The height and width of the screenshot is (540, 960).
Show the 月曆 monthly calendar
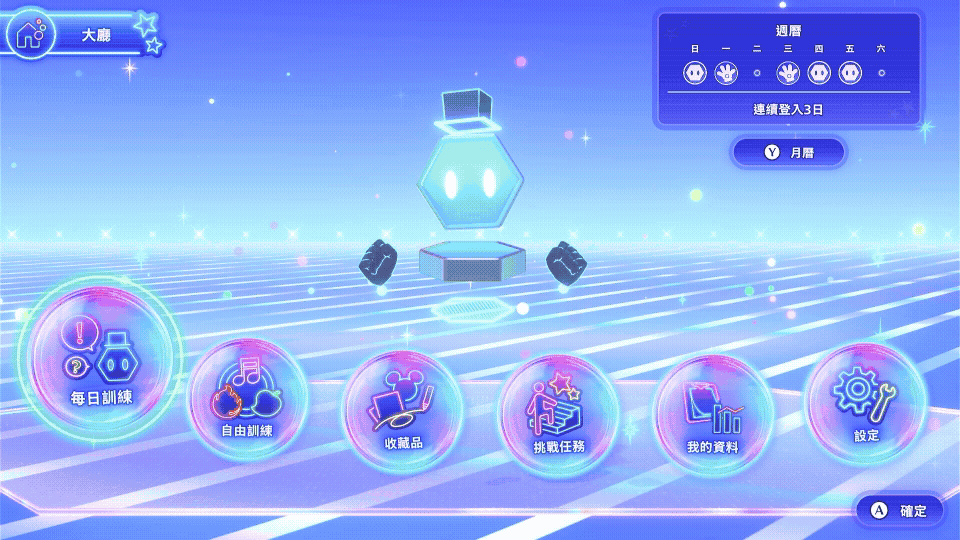coord(789,153)
